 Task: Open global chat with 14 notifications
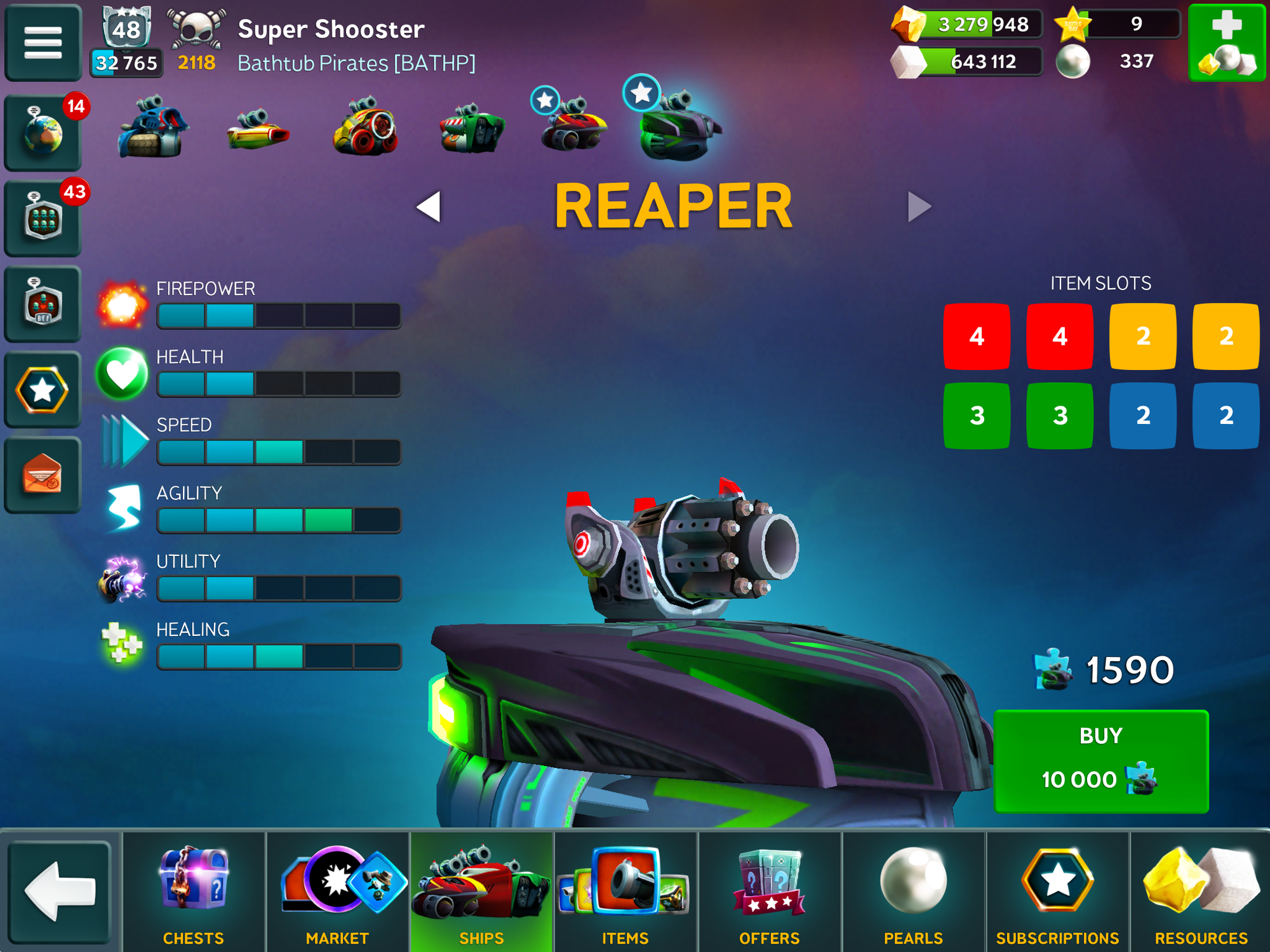pos(43,133)
